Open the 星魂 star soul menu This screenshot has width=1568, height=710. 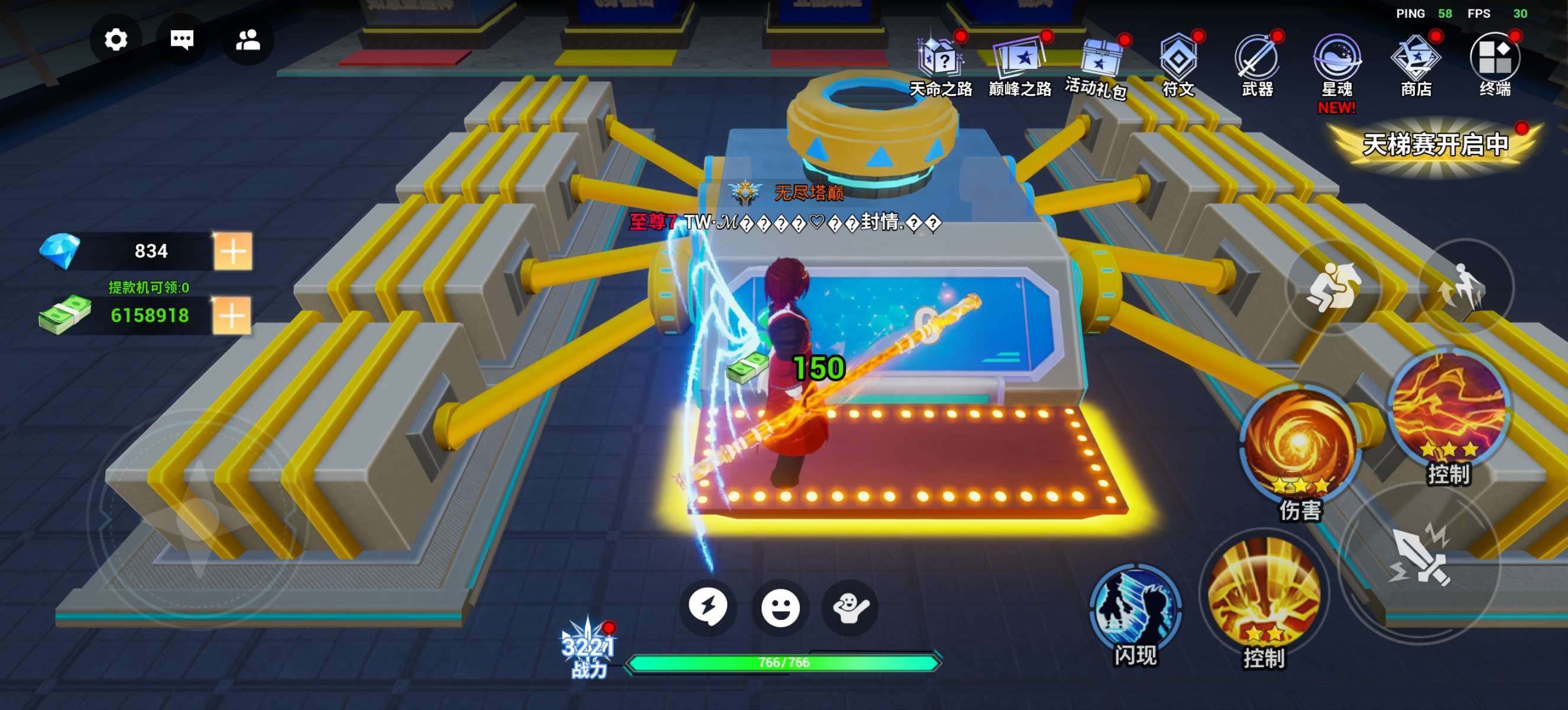1337,61
